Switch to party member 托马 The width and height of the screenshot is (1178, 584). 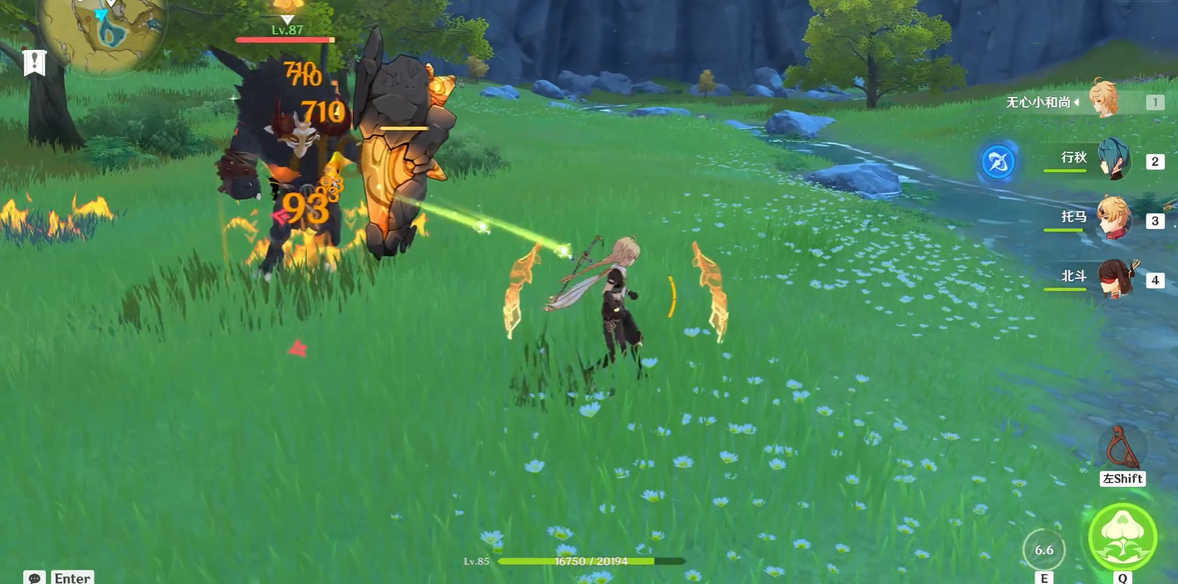pyautogui.click(x=1112, y=219)
